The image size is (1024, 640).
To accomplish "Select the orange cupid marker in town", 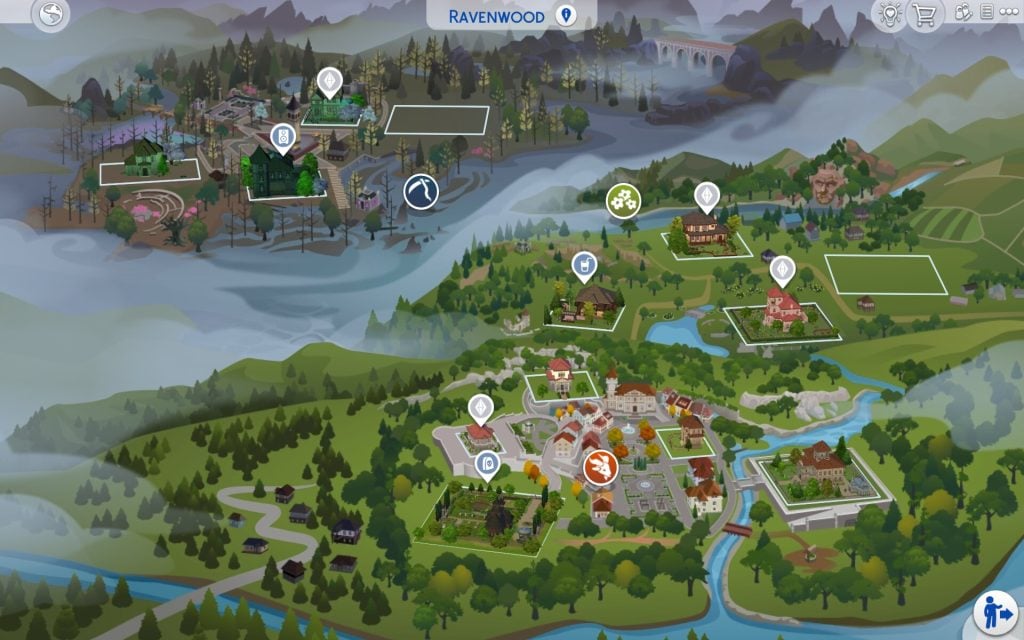I will coord(601,466).
